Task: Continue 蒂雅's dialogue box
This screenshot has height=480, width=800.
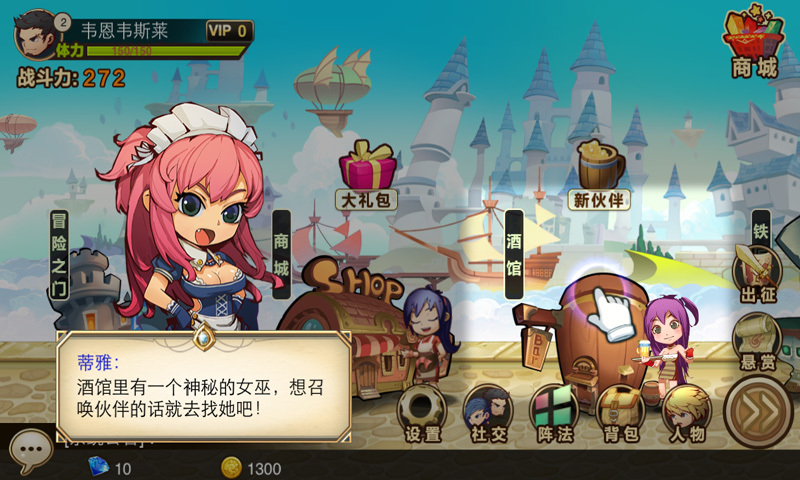Action: click(204, 386)
